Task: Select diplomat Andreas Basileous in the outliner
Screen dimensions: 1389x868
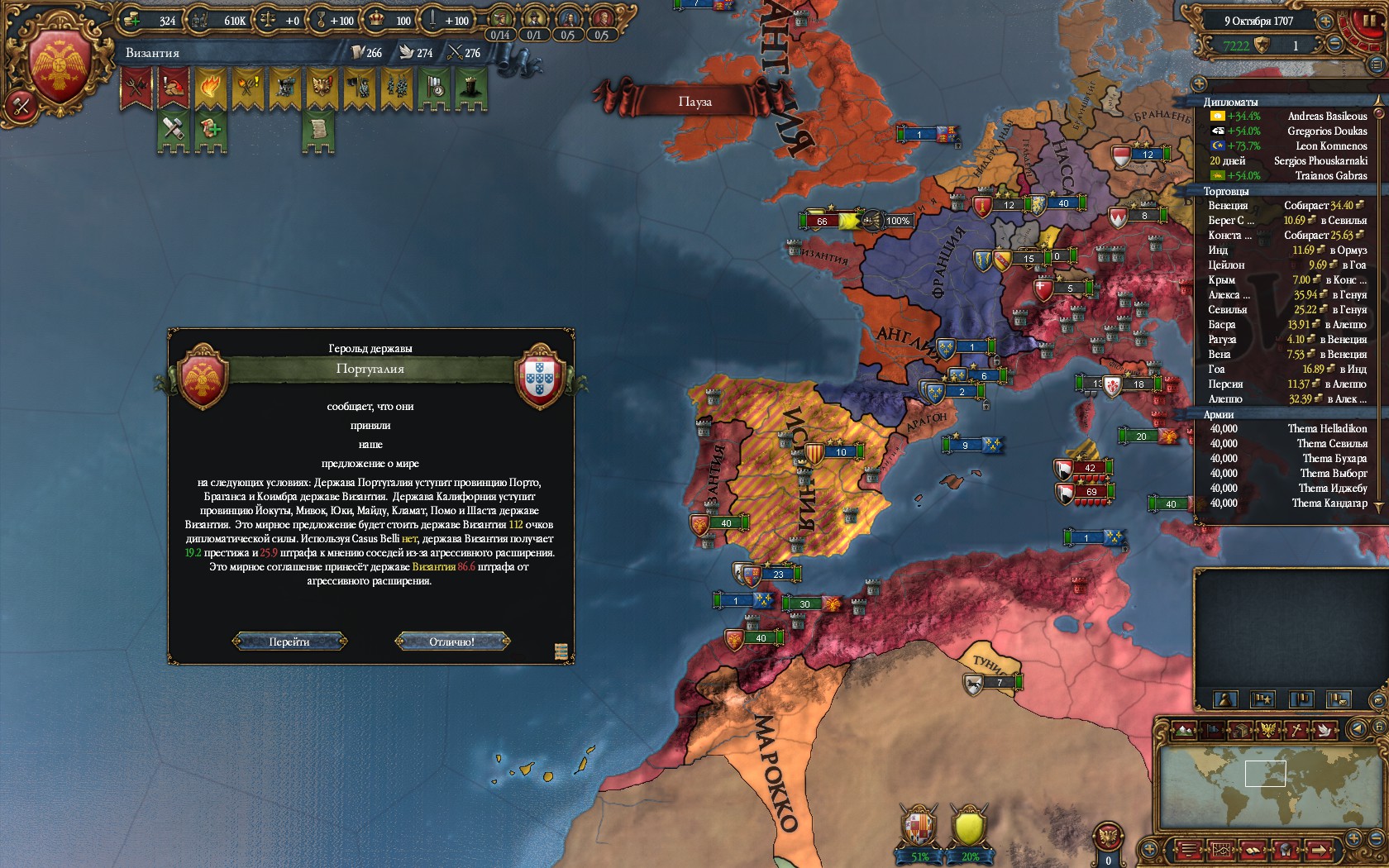Action: pos(1327,117)
